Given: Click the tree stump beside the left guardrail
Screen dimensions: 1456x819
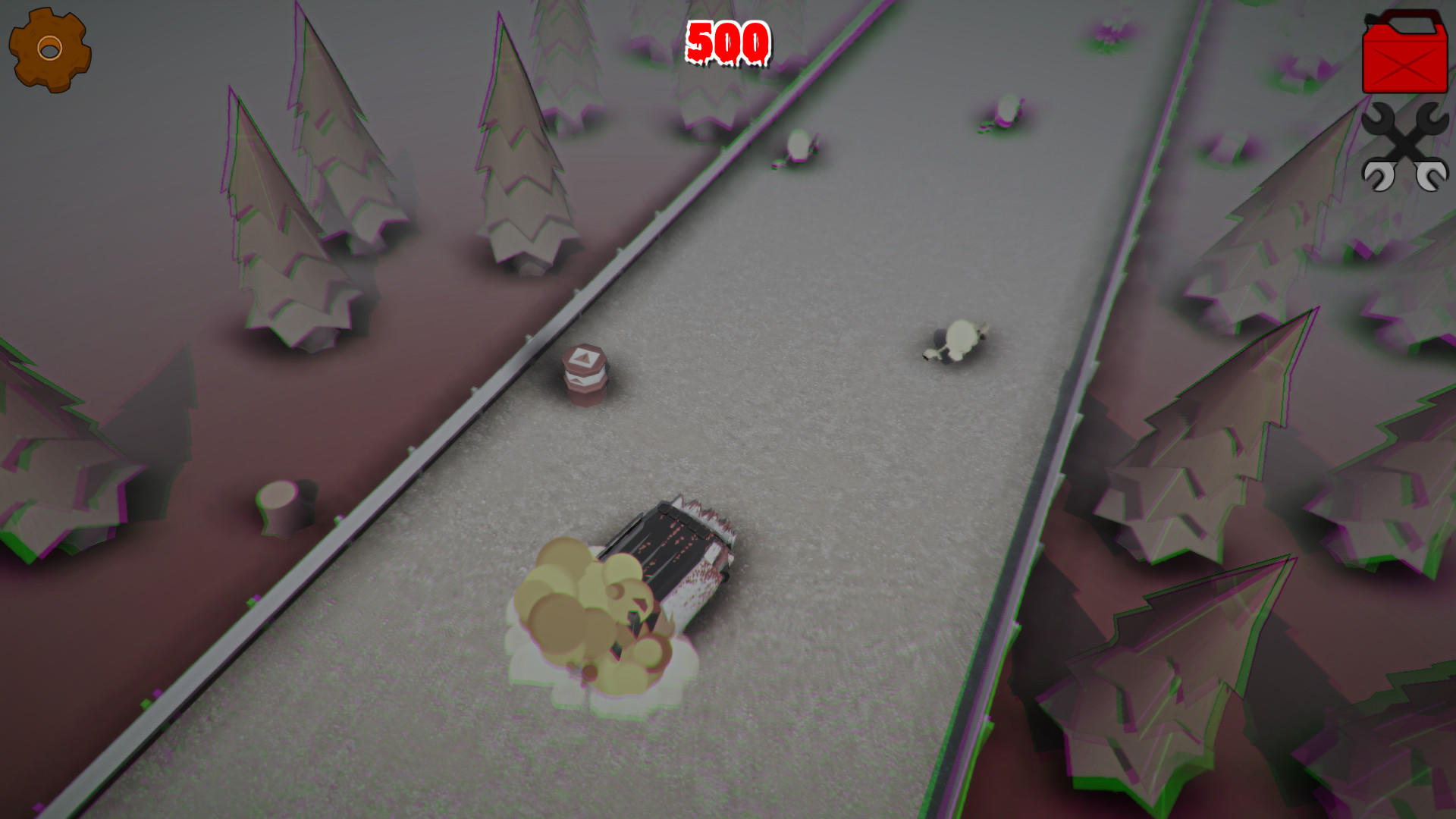Looking at the screenshot, I should pyautogui.click(x=278, y=504).
